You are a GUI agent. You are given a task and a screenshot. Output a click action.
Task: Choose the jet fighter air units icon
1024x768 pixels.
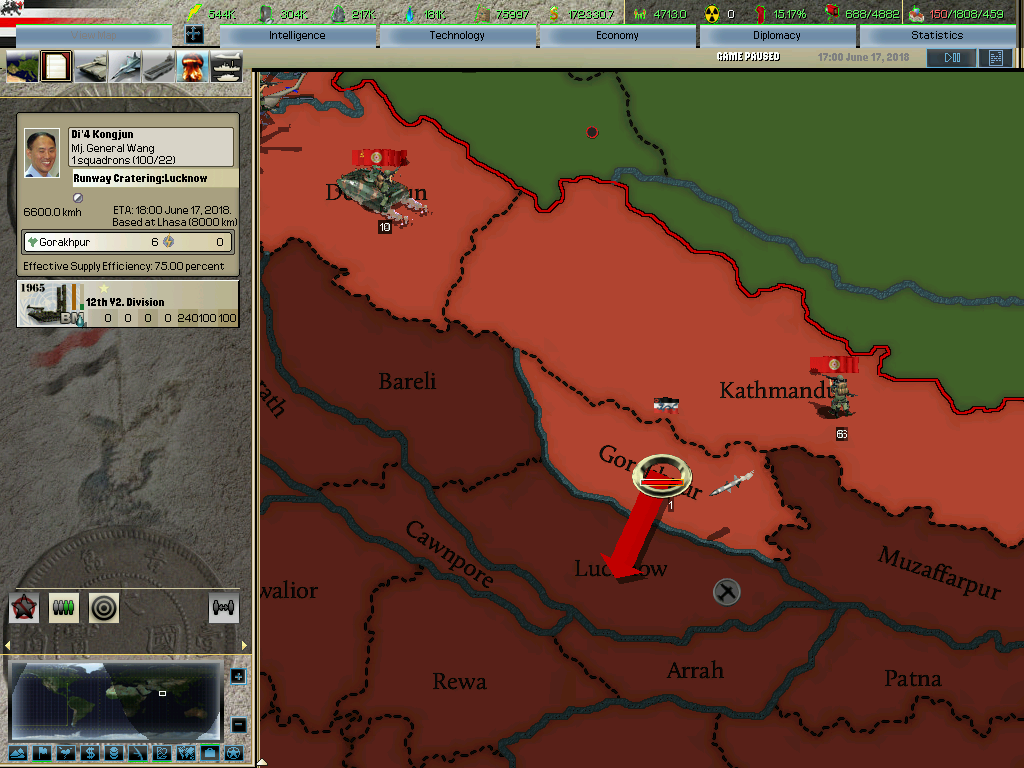point(126,67)
